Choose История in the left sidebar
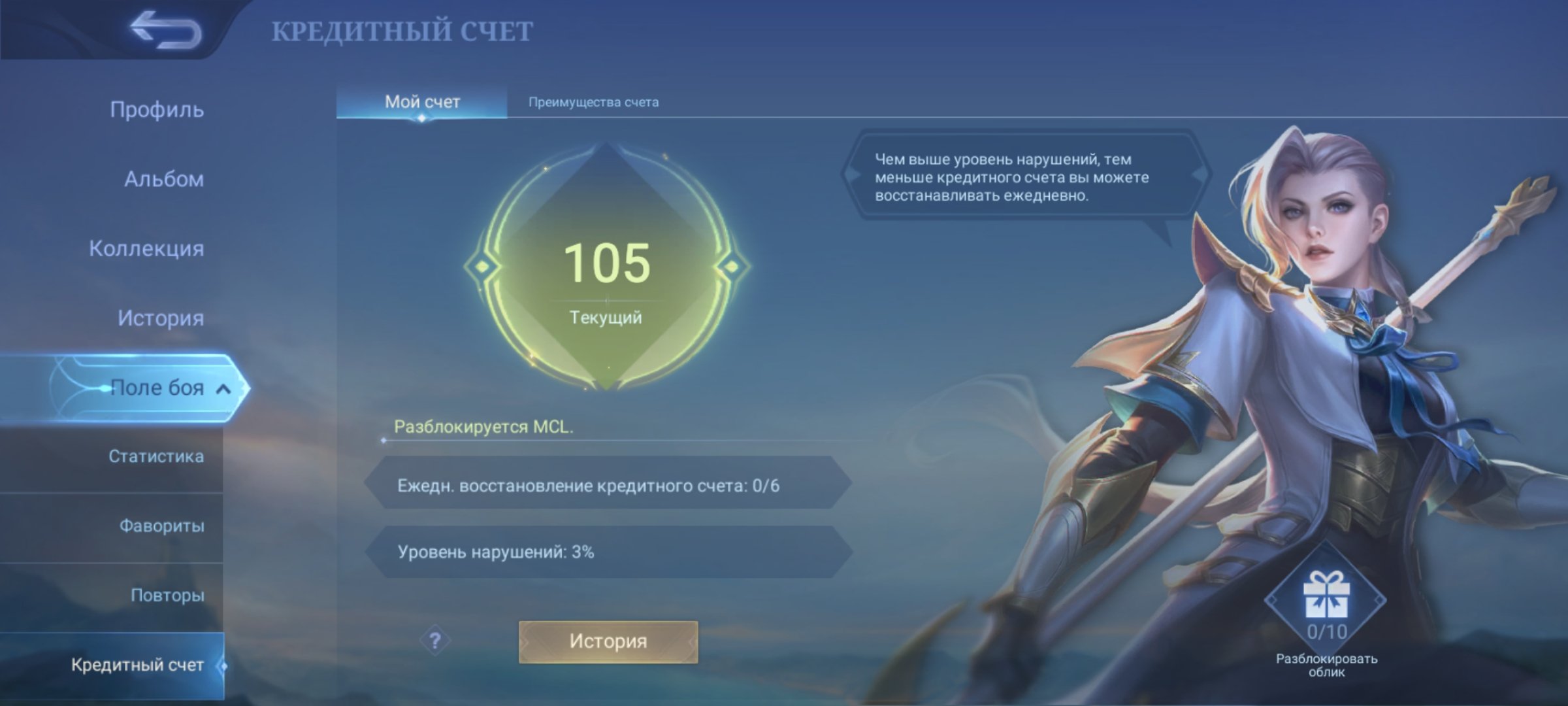 pos(161,318)
